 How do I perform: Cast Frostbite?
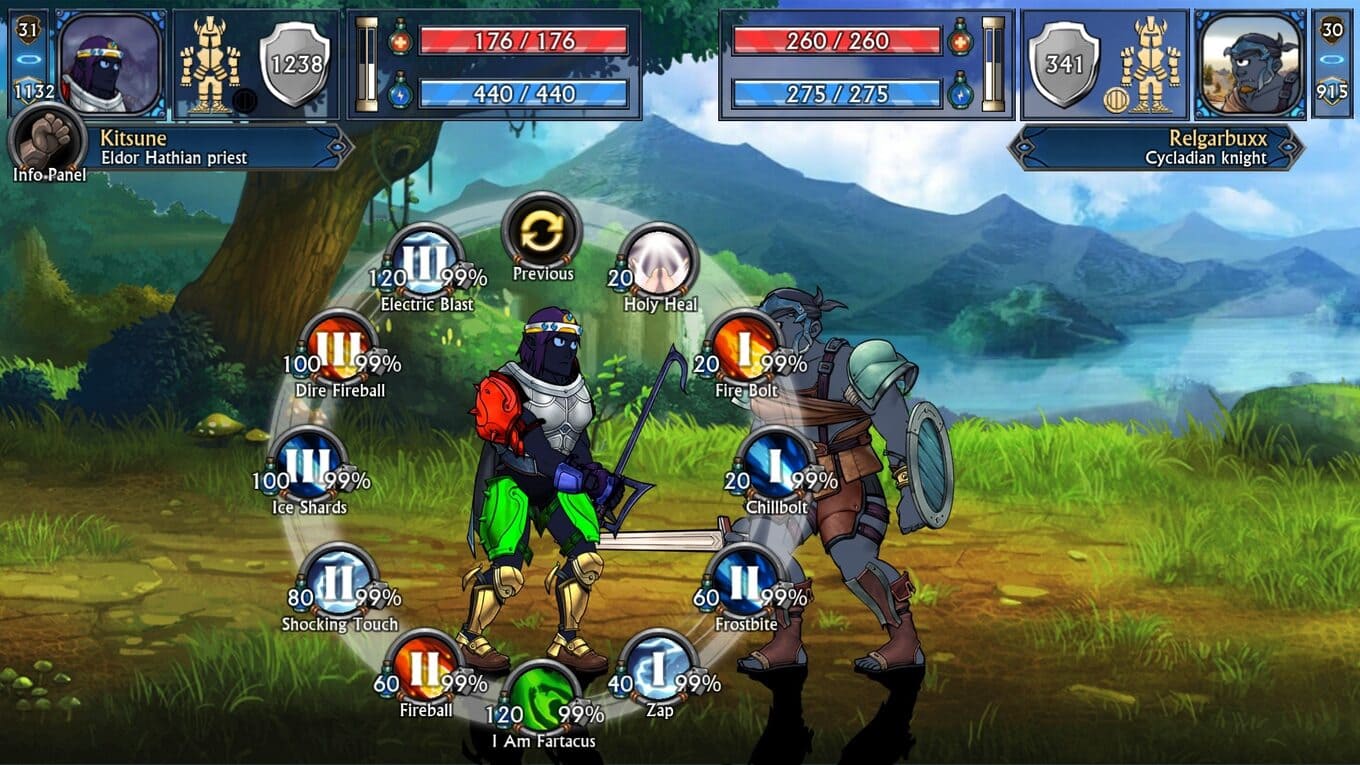coord(745,581)
